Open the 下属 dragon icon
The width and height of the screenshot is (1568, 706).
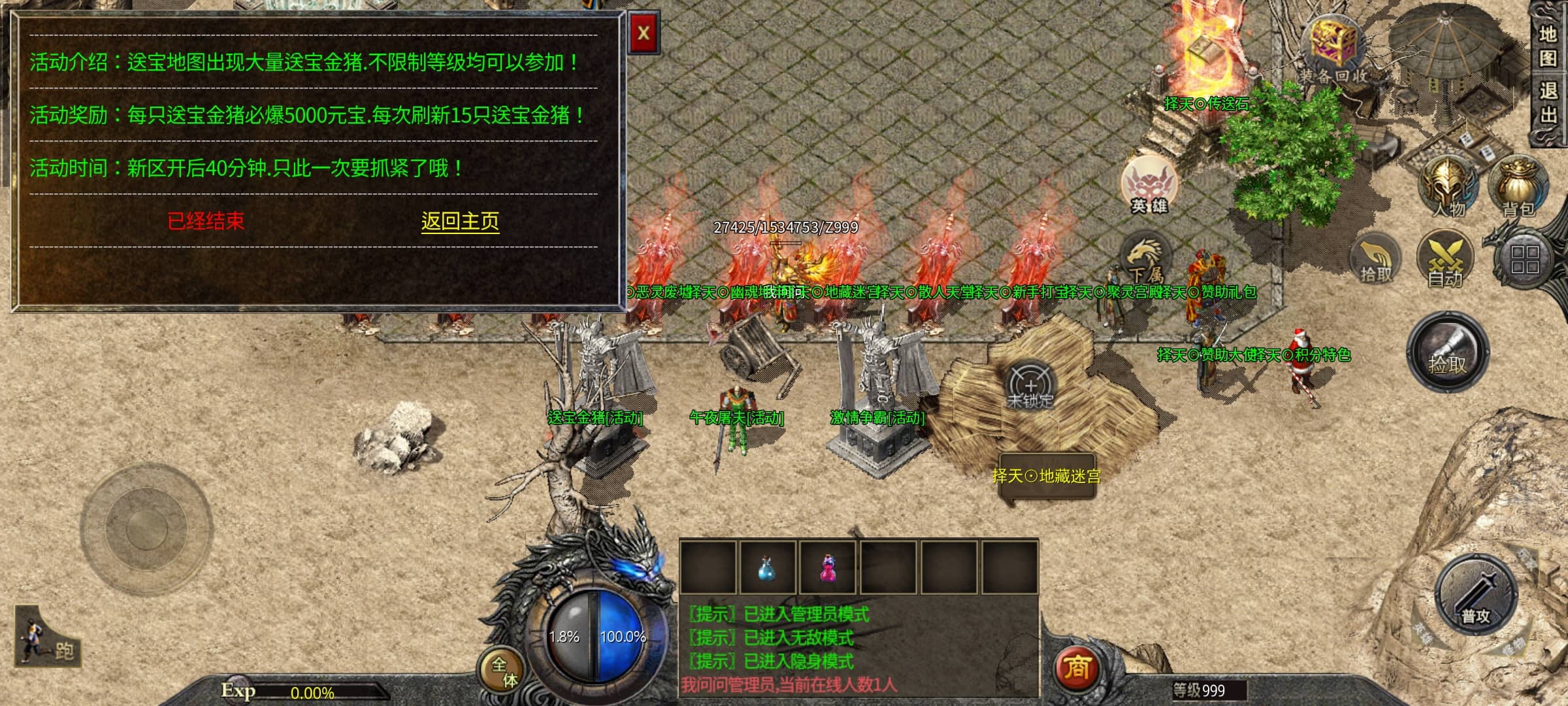[x=1145, y=259]
